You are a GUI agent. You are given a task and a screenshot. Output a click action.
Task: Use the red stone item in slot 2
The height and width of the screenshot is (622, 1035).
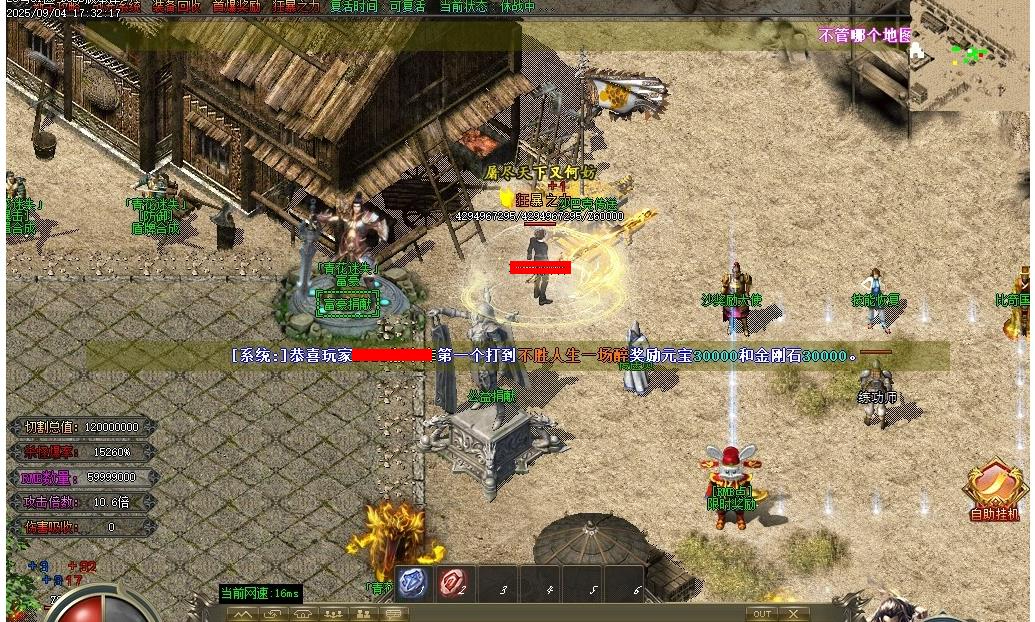455,583
